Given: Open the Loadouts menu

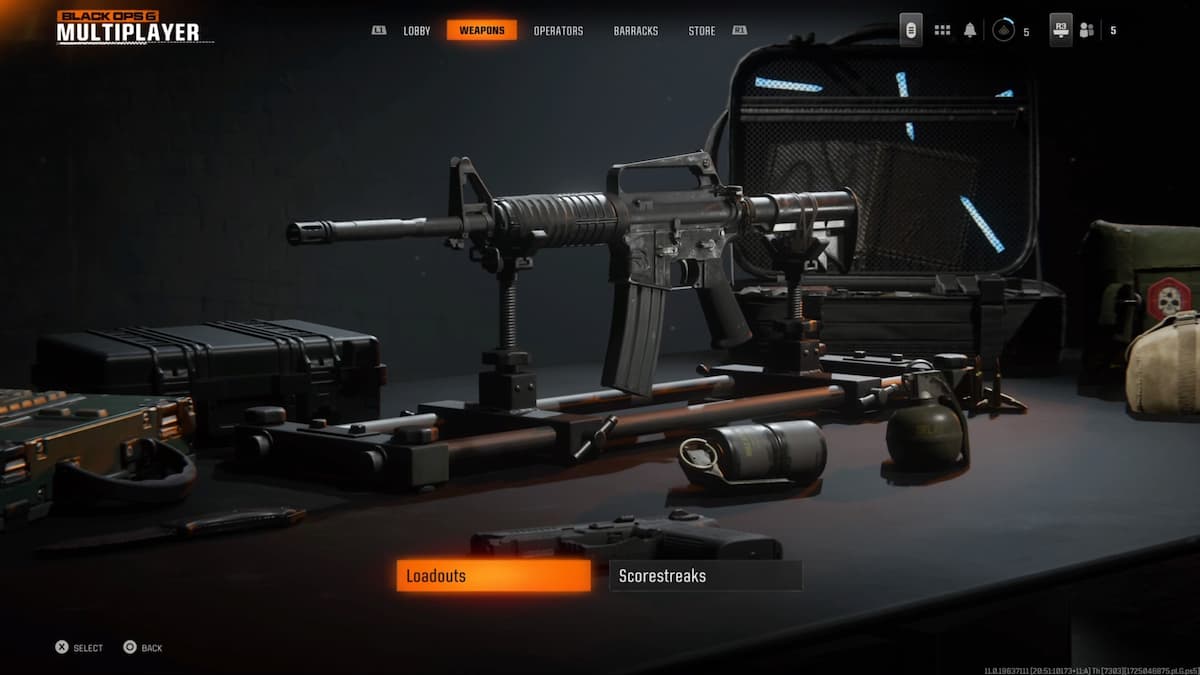Looking at the screenshot, I should pos(493,576).
